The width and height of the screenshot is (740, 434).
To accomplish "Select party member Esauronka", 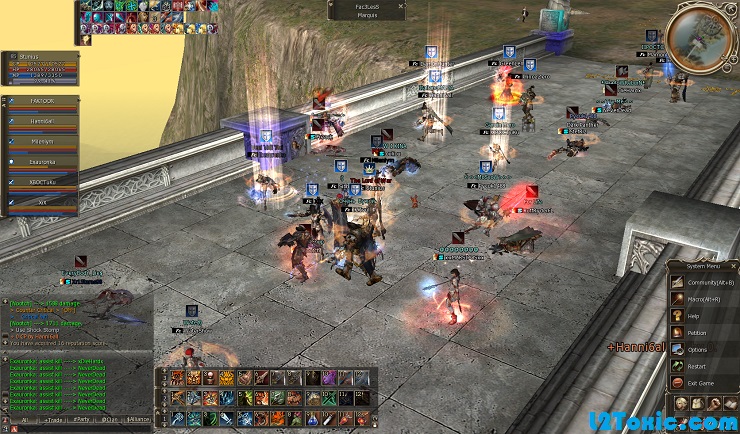I will pos(42,162).
